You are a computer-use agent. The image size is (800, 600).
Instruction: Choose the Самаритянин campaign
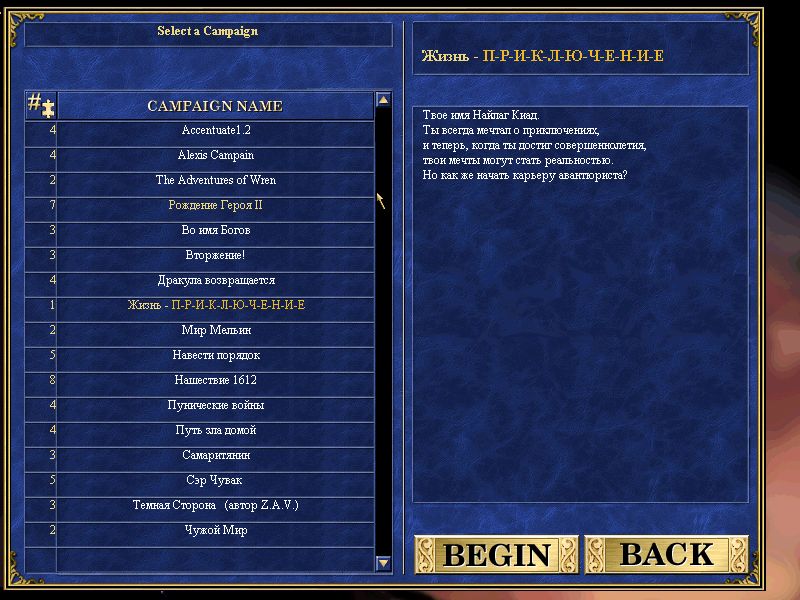point(215,456)
